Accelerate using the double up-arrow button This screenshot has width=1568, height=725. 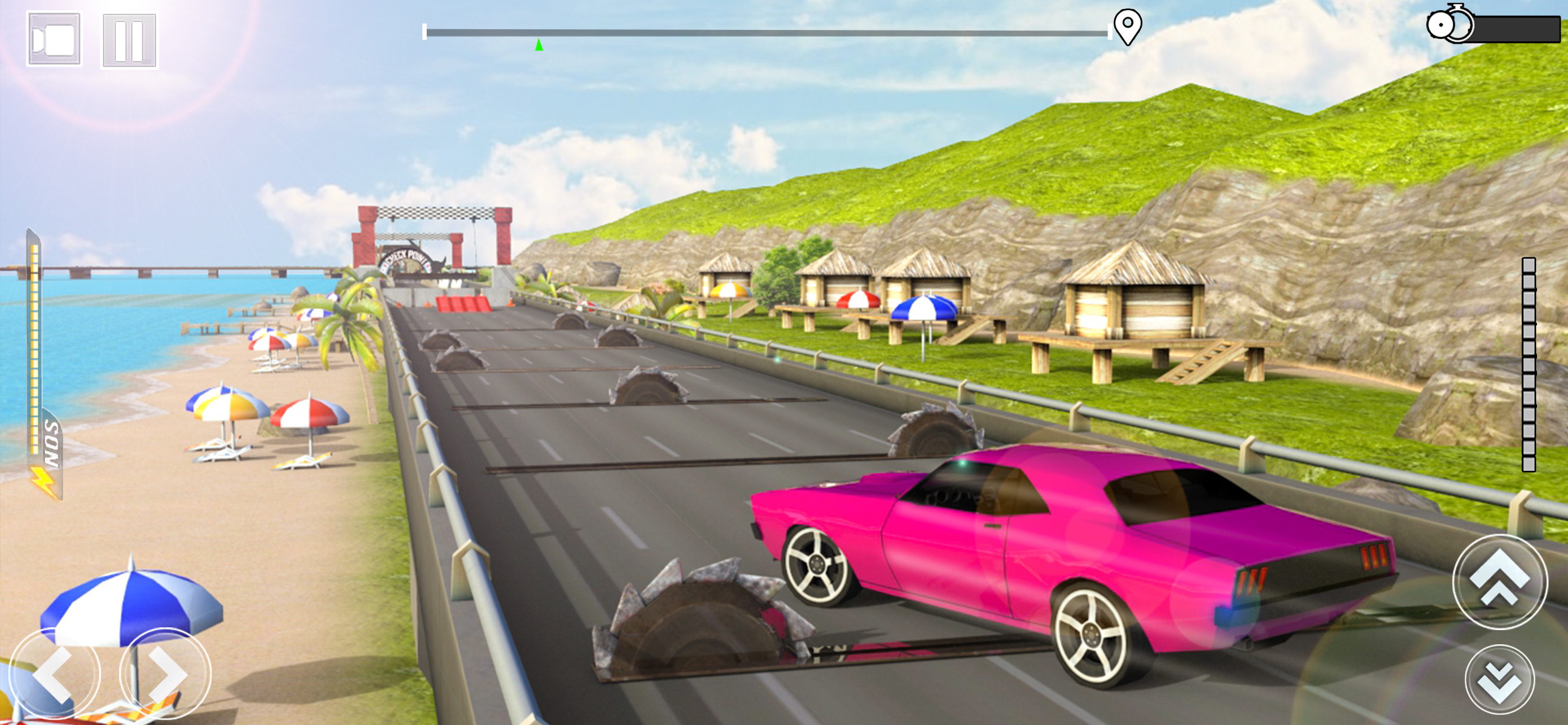tap(1500, 582)
